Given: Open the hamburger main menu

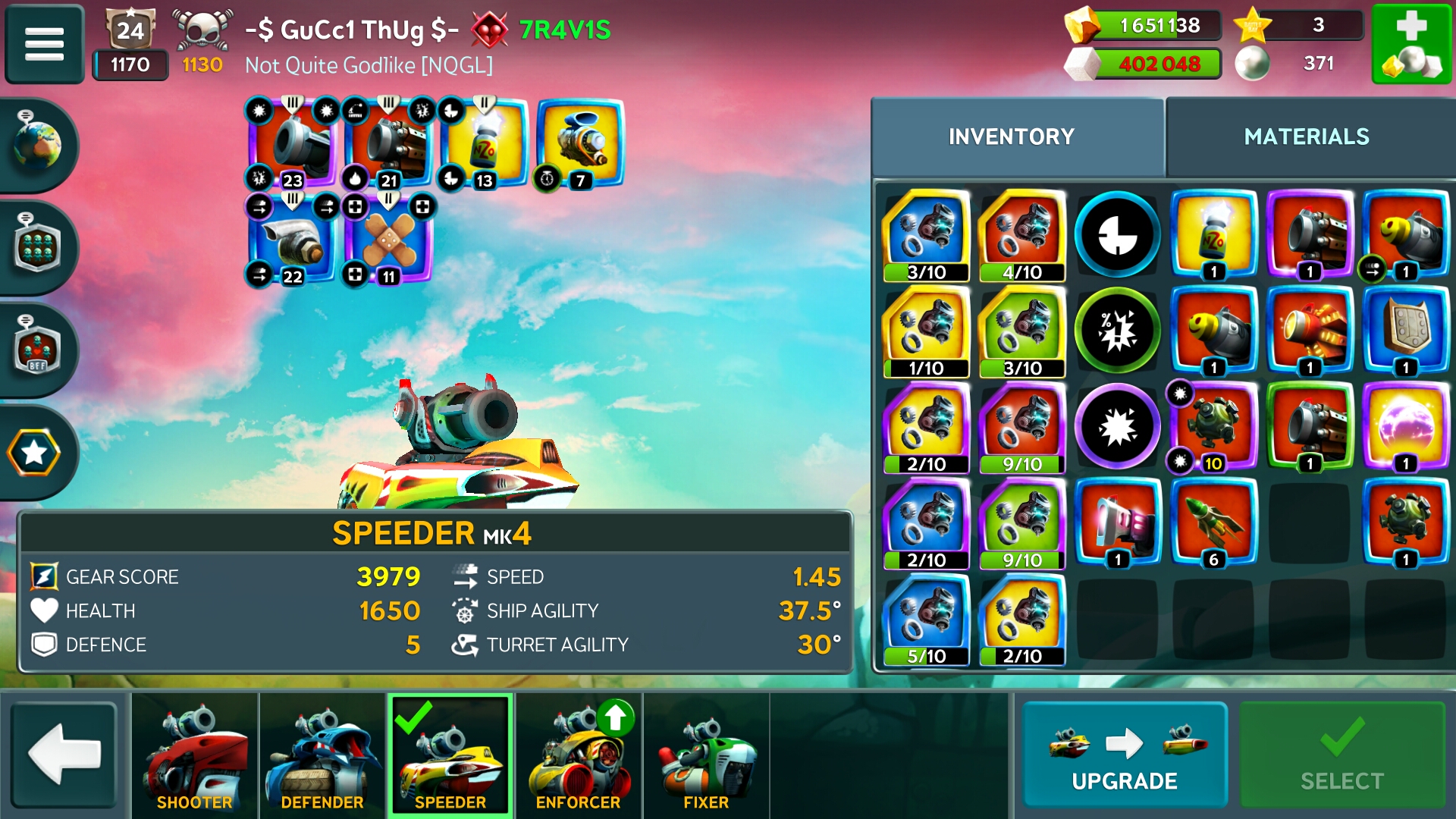Looking at the screenshot, I should (44, 43).
